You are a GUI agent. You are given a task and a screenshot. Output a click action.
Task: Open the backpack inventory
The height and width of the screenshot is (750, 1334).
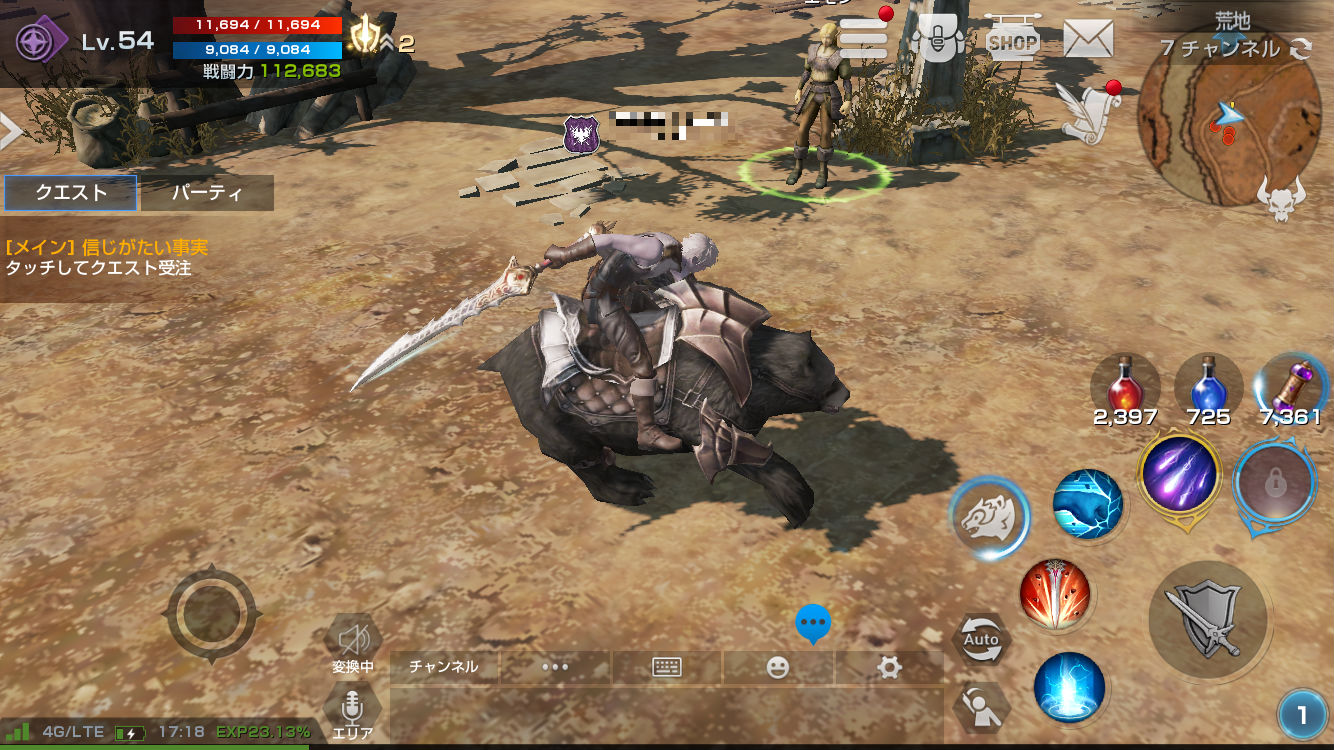[940, 38]
